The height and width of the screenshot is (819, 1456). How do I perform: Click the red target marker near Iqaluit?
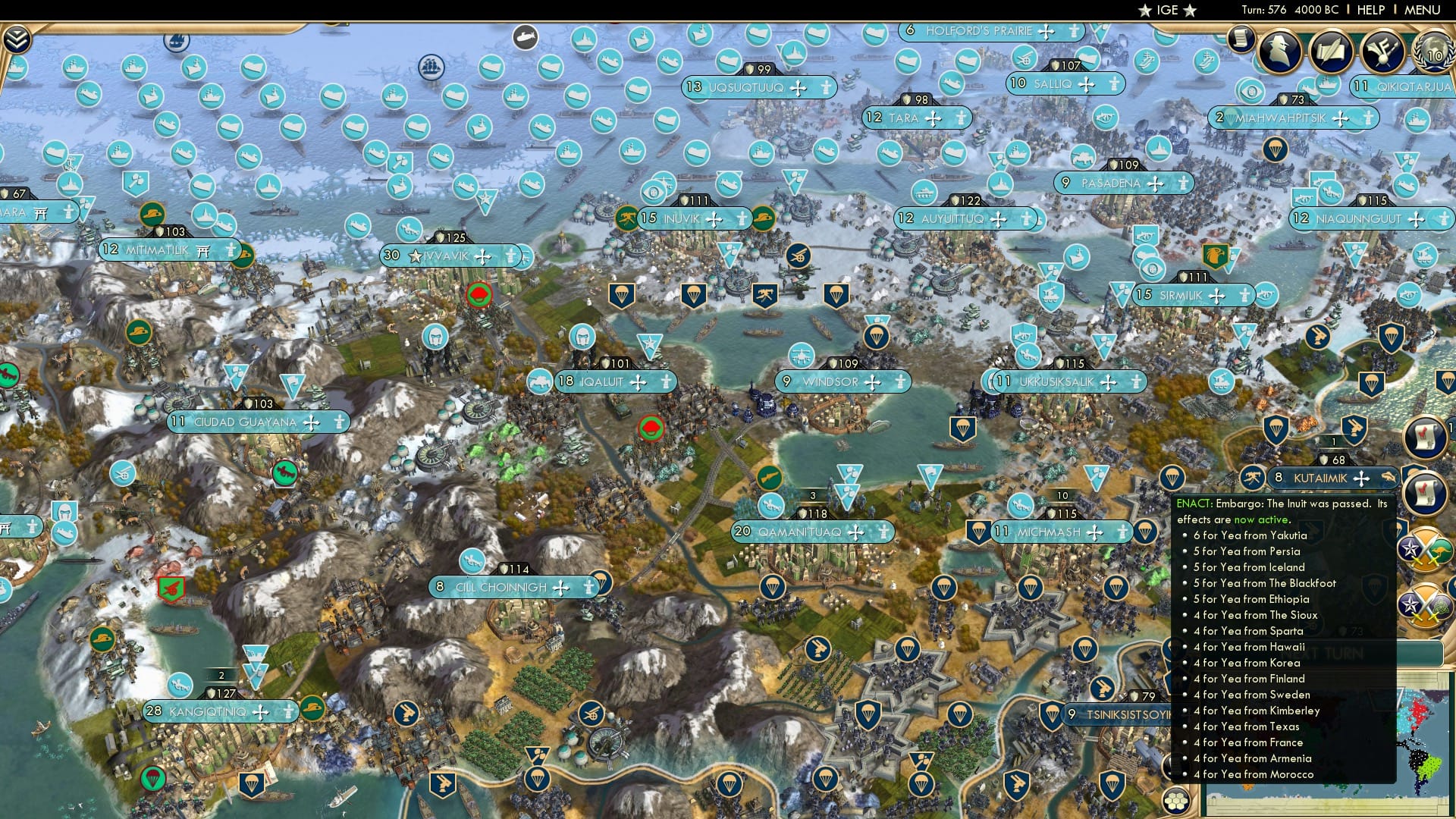(651, 429)
